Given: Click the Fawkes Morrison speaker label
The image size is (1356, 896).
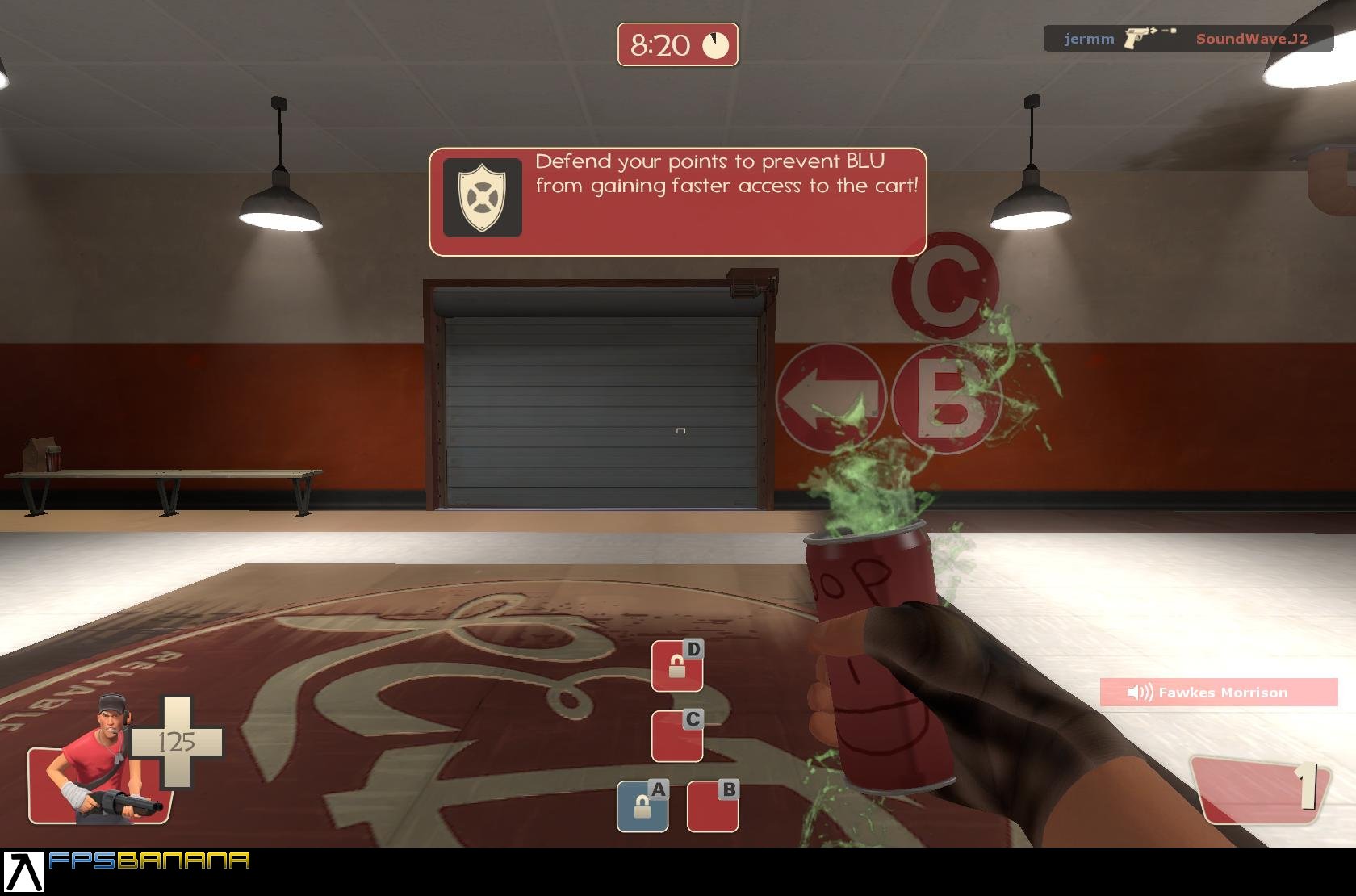Looking at the screenshot, I should coord(1224,692).
